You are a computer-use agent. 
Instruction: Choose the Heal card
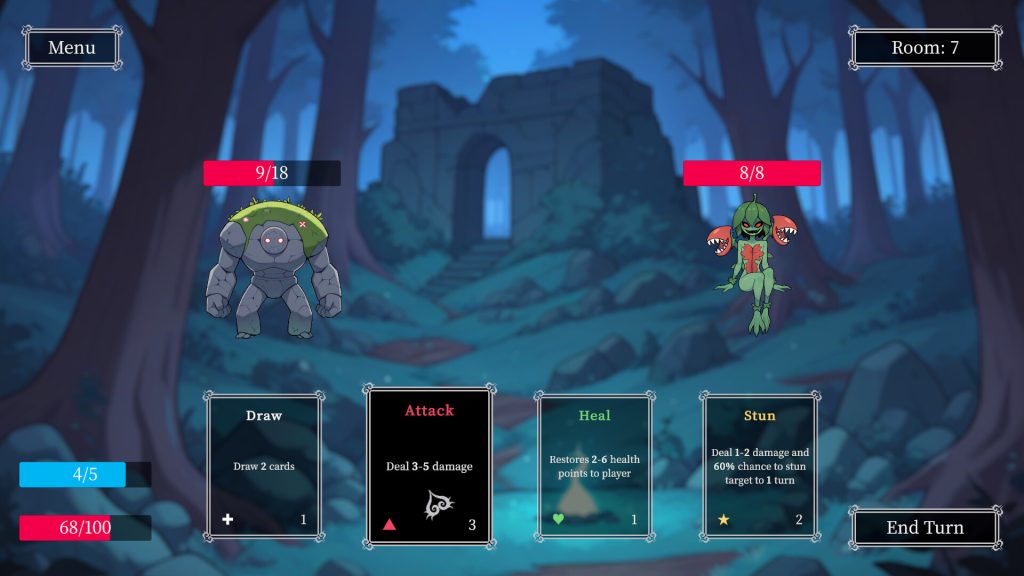coord(594,466)
